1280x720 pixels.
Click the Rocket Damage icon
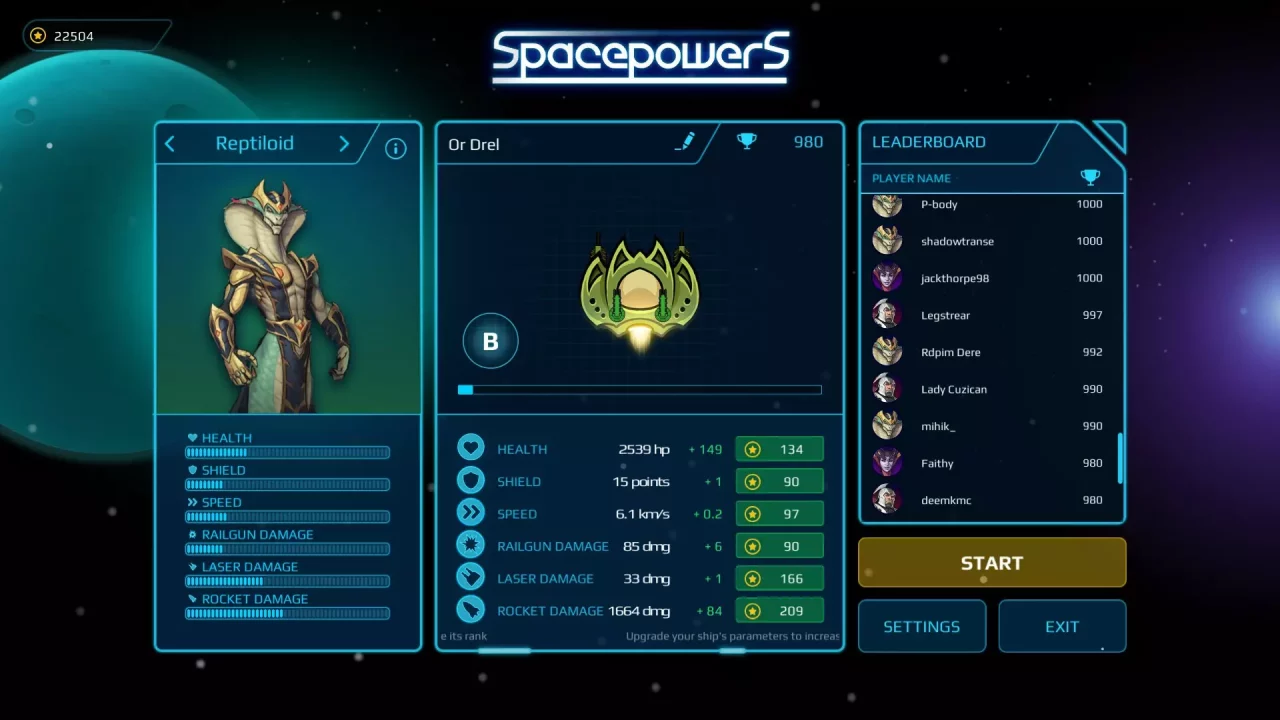471,610
